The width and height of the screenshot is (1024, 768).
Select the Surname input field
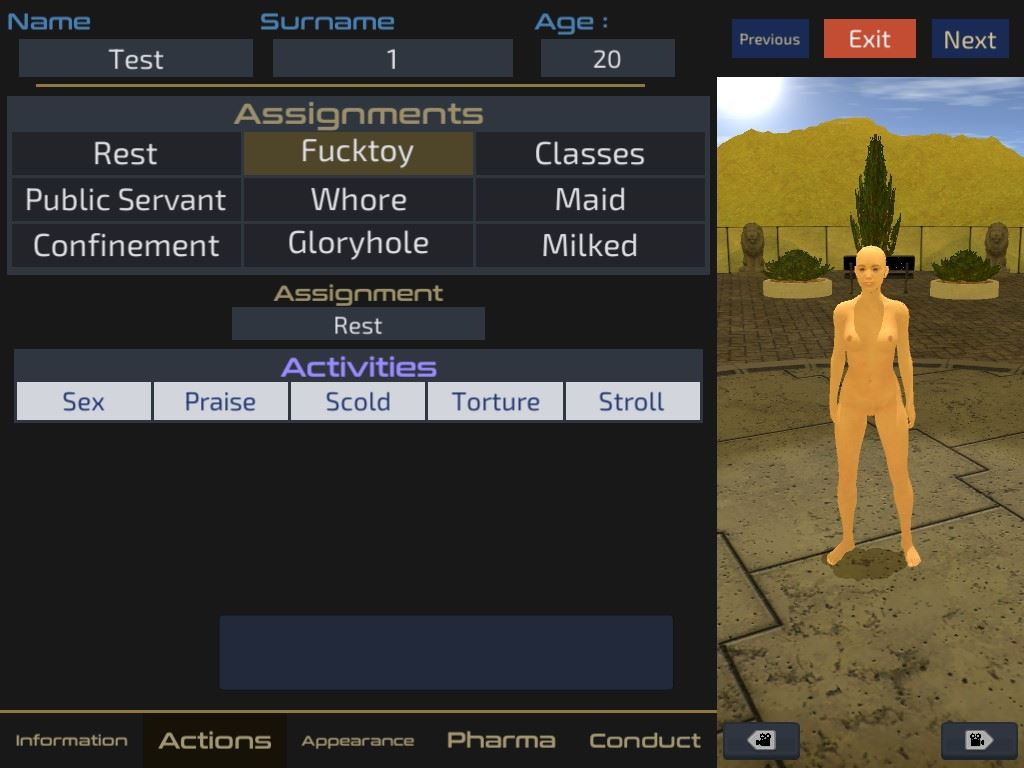[x=392, y=59]
